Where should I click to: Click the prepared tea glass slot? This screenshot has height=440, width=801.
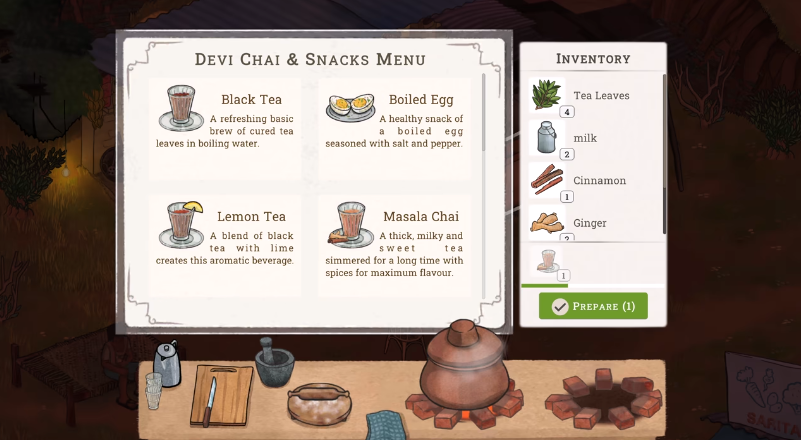tap(548, 263)
